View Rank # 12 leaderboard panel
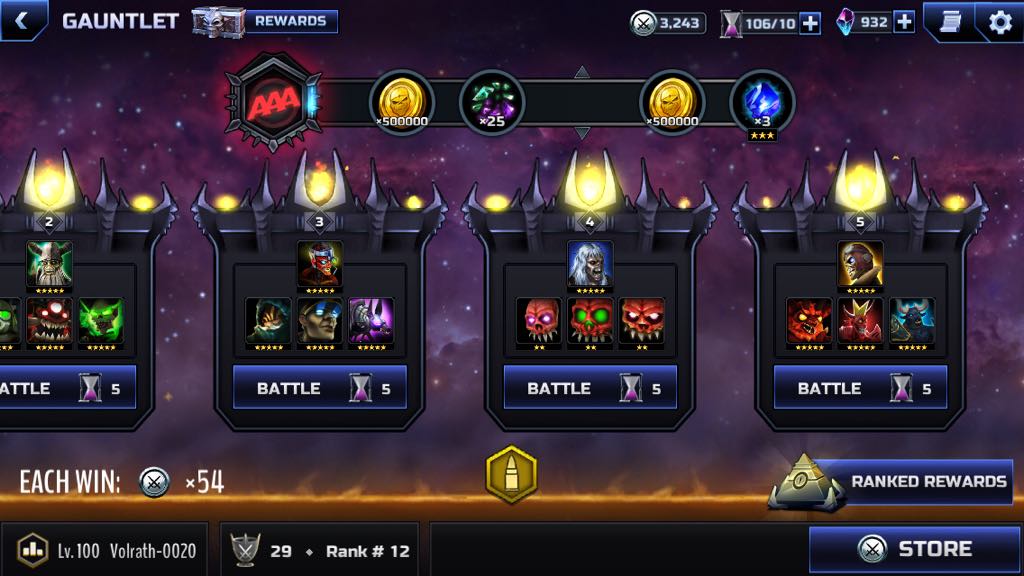 [x=320, y=550]
